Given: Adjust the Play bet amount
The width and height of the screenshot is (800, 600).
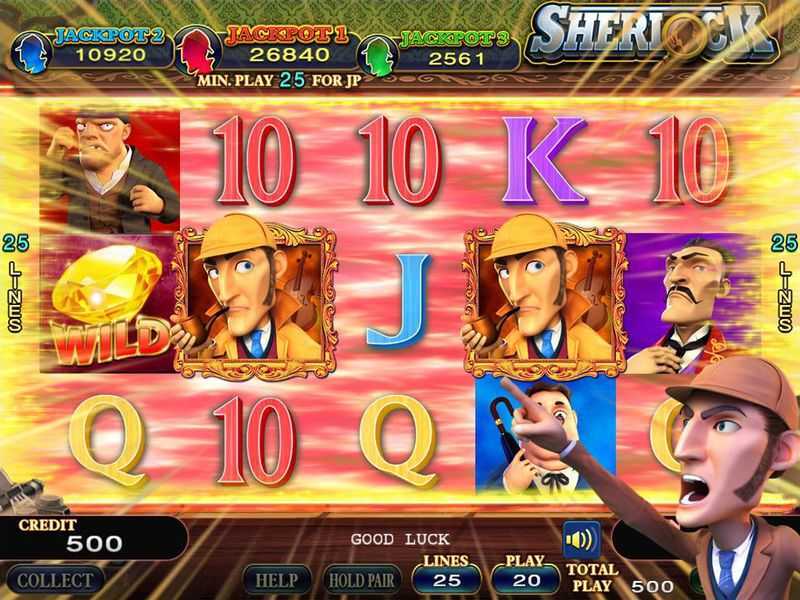Looking at the screenshot, I should pos(527,579).
